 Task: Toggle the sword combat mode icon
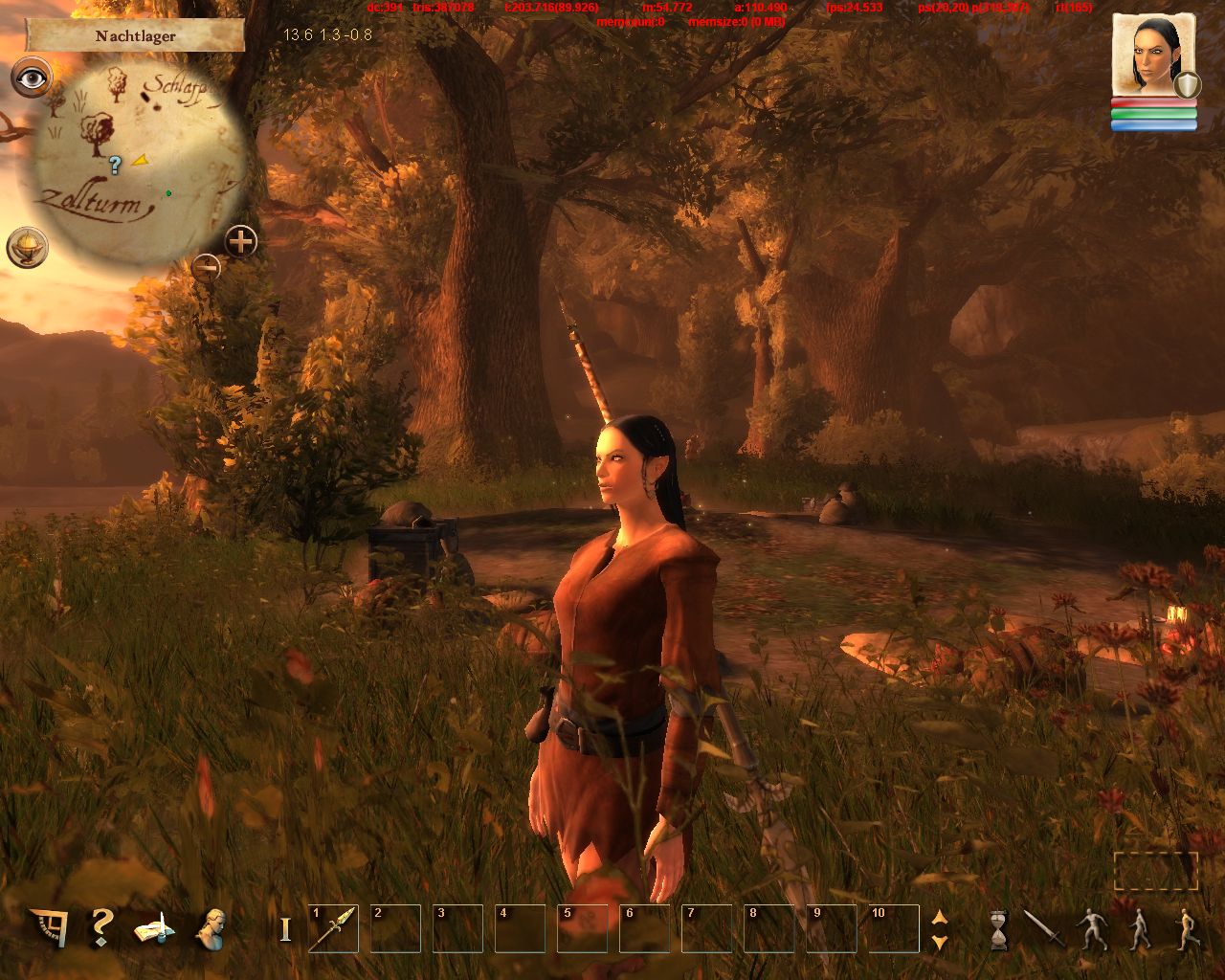(1043, 928)
